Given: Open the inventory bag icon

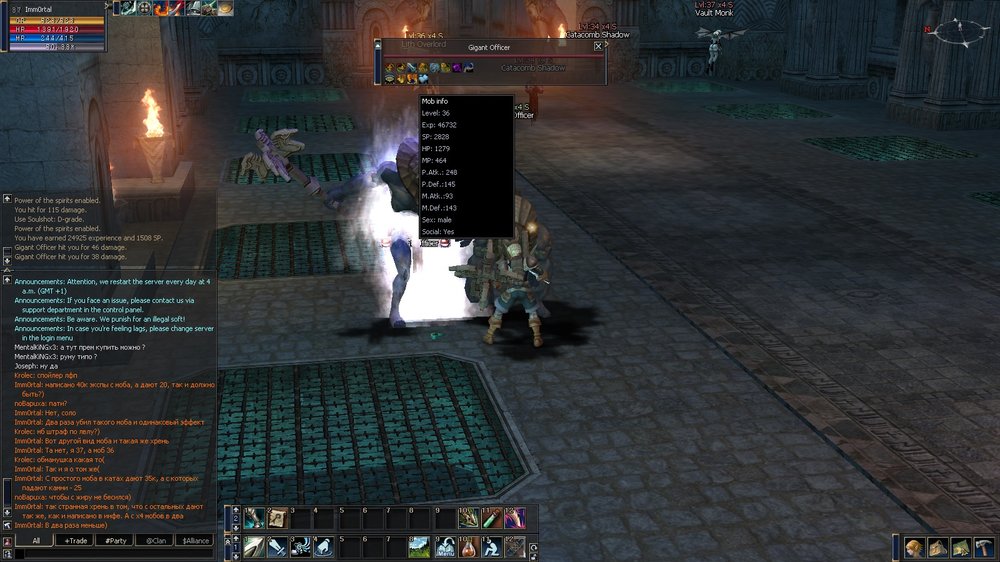Looking at the screenshot, I should (x=937, y=547).
